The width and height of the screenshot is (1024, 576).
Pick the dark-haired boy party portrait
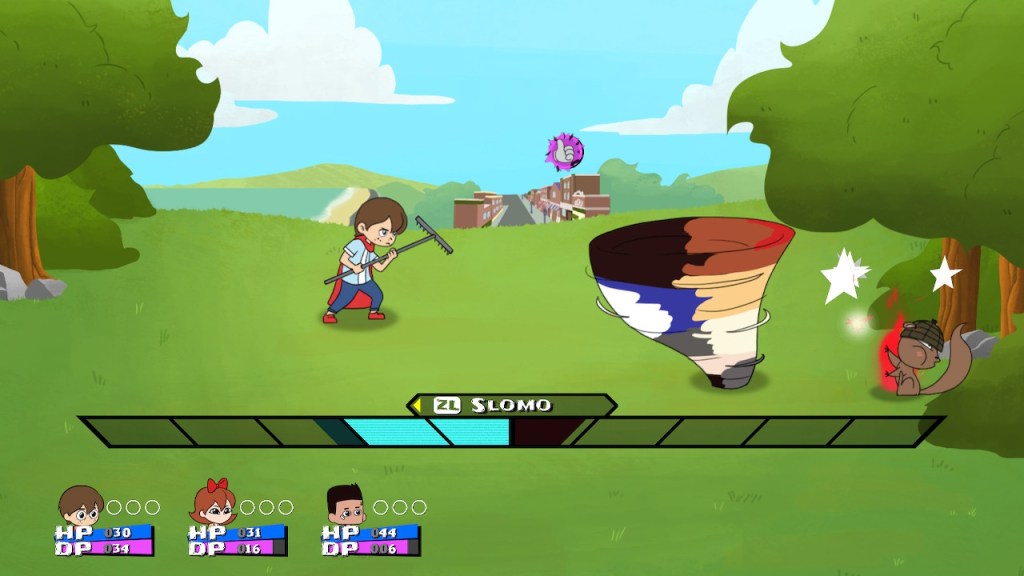(345, 506)
